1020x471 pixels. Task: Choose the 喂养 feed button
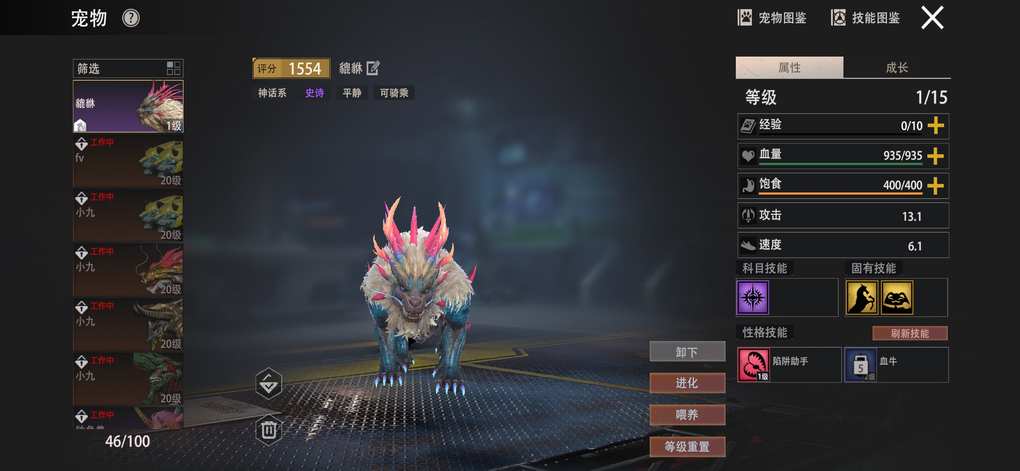tap(686, 414)
